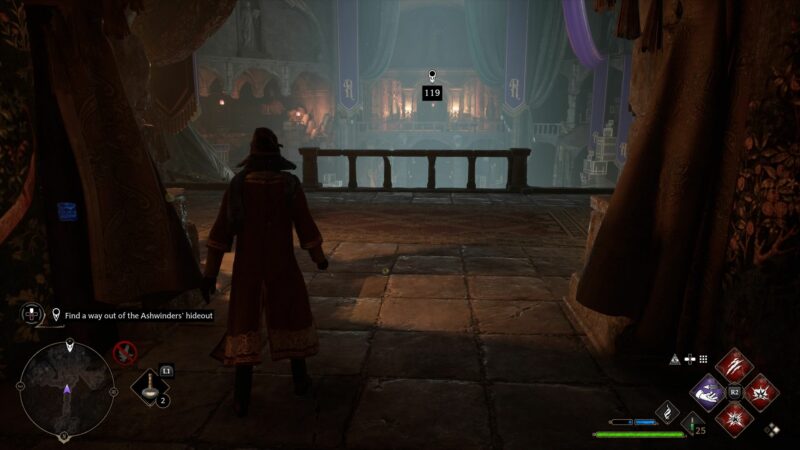Select the Venomous Tentacula tool slot
The width and height of the screenshot is (800, 450).
pyautogui.click(x=149, y=390)
